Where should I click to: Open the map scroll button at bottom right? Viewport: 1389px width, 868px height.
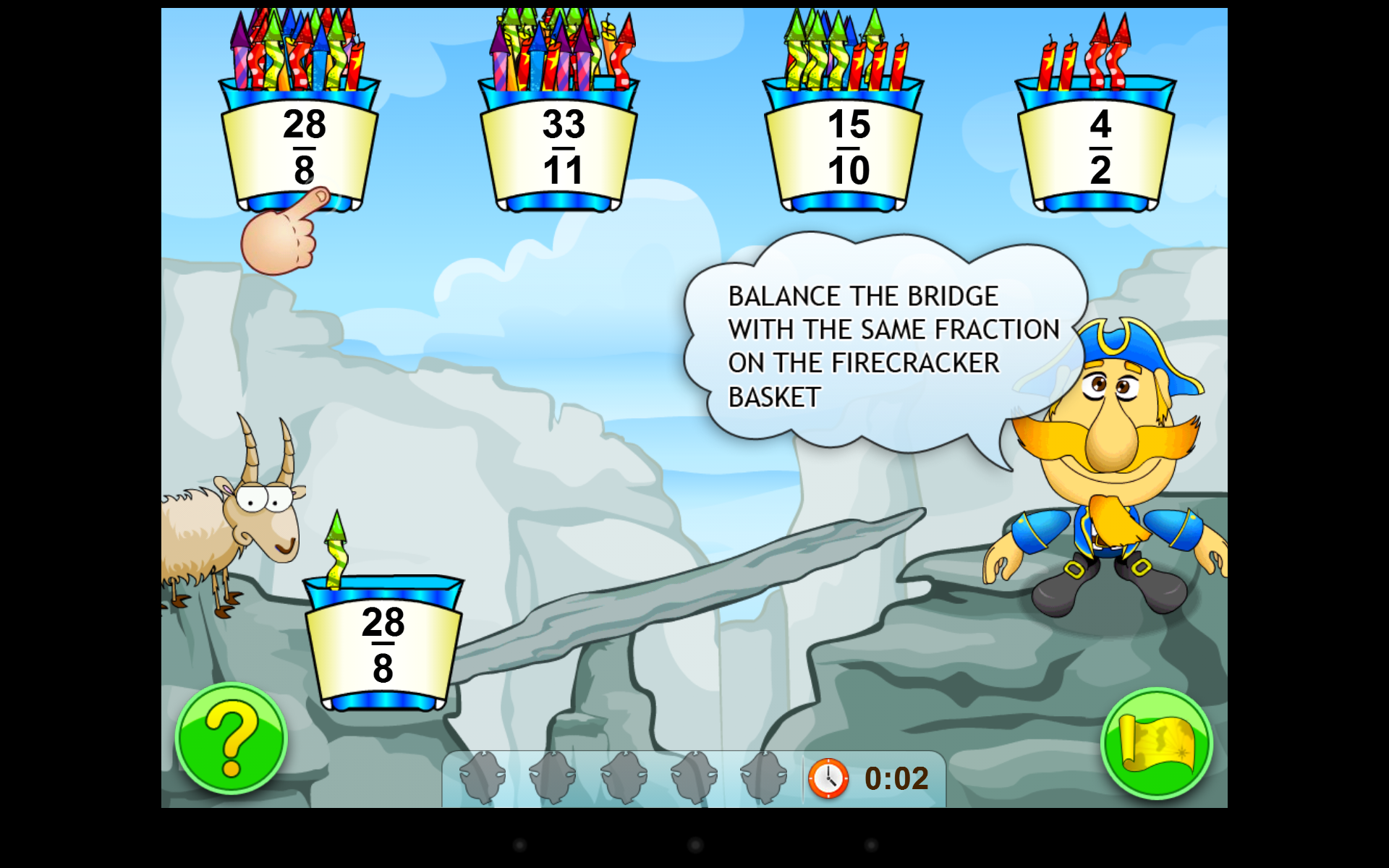tap(1156, 744)
